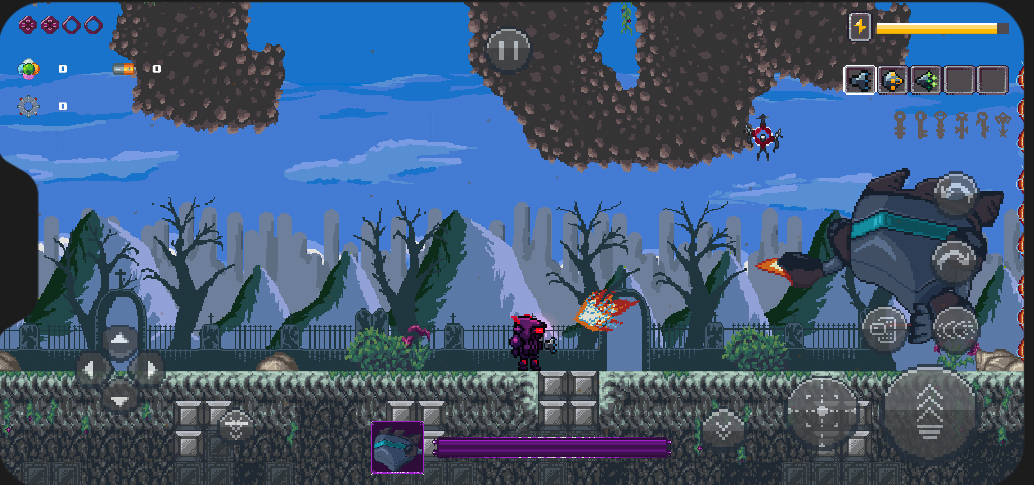This screenshot has height=485, width=1034.
Task: Activate the round button showing a blaster
Action: point(884,325)
